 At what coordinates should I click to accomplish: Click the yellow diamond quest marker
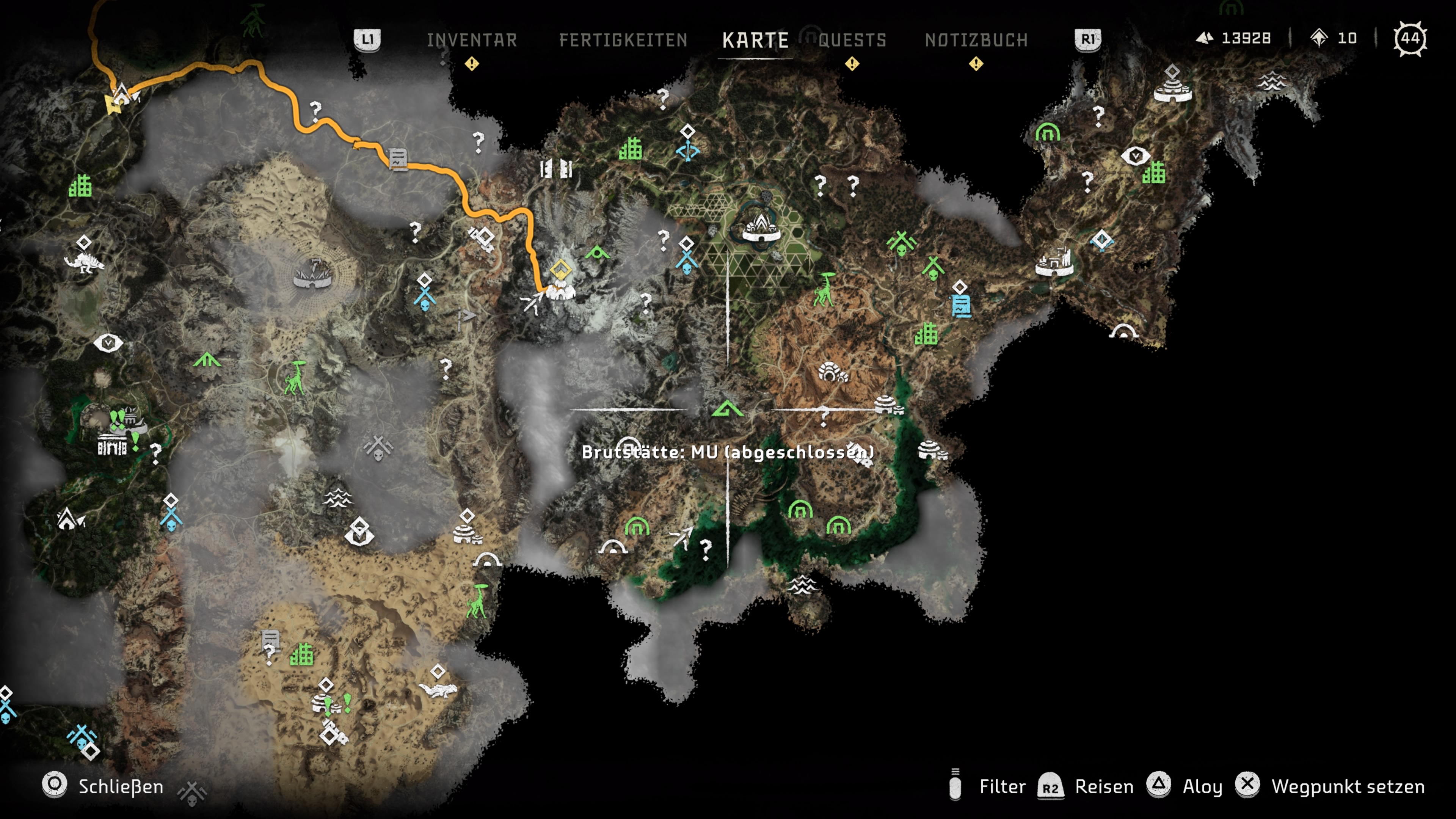point(560,268)
